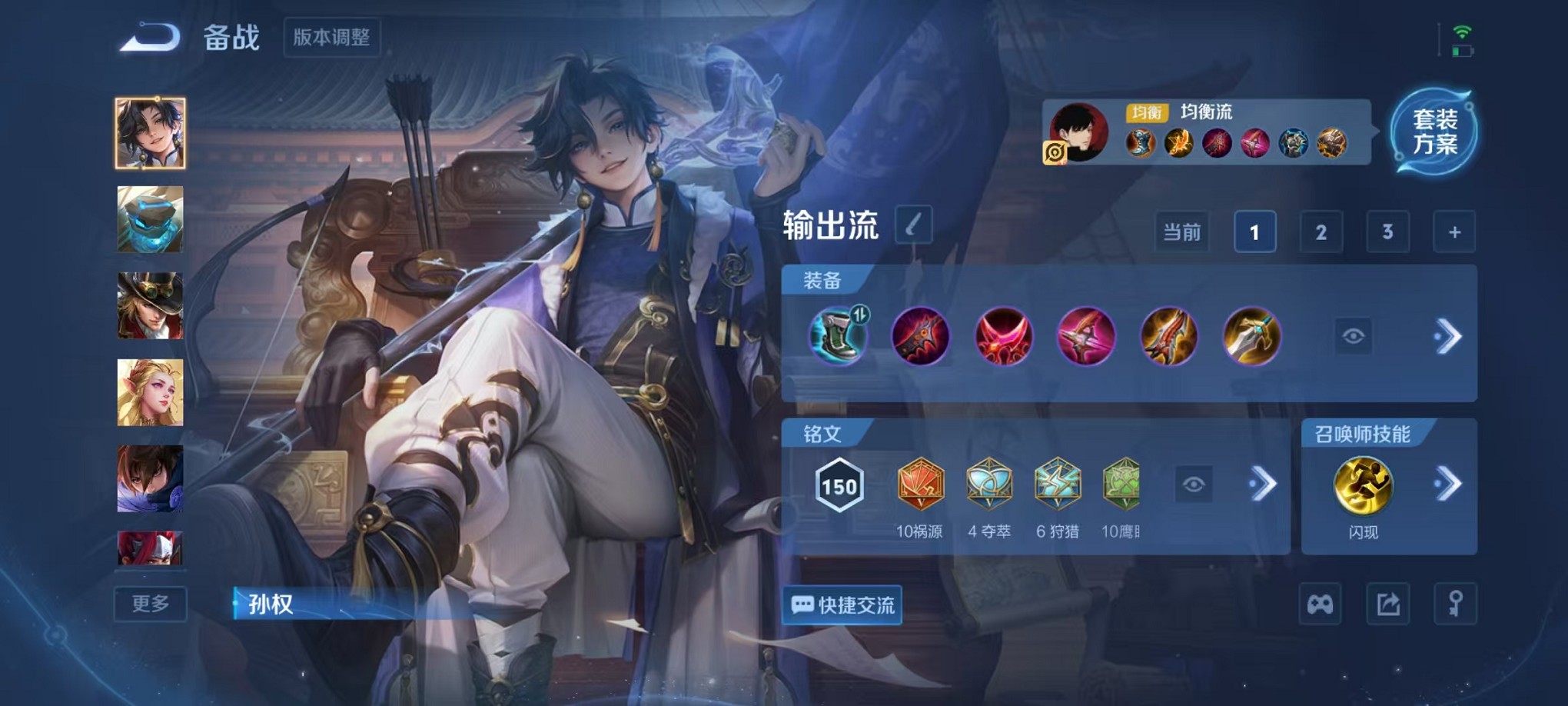Switch to loadout preset tab 2
This screenshot has height=706, width=1568.
click(1321, 231)
